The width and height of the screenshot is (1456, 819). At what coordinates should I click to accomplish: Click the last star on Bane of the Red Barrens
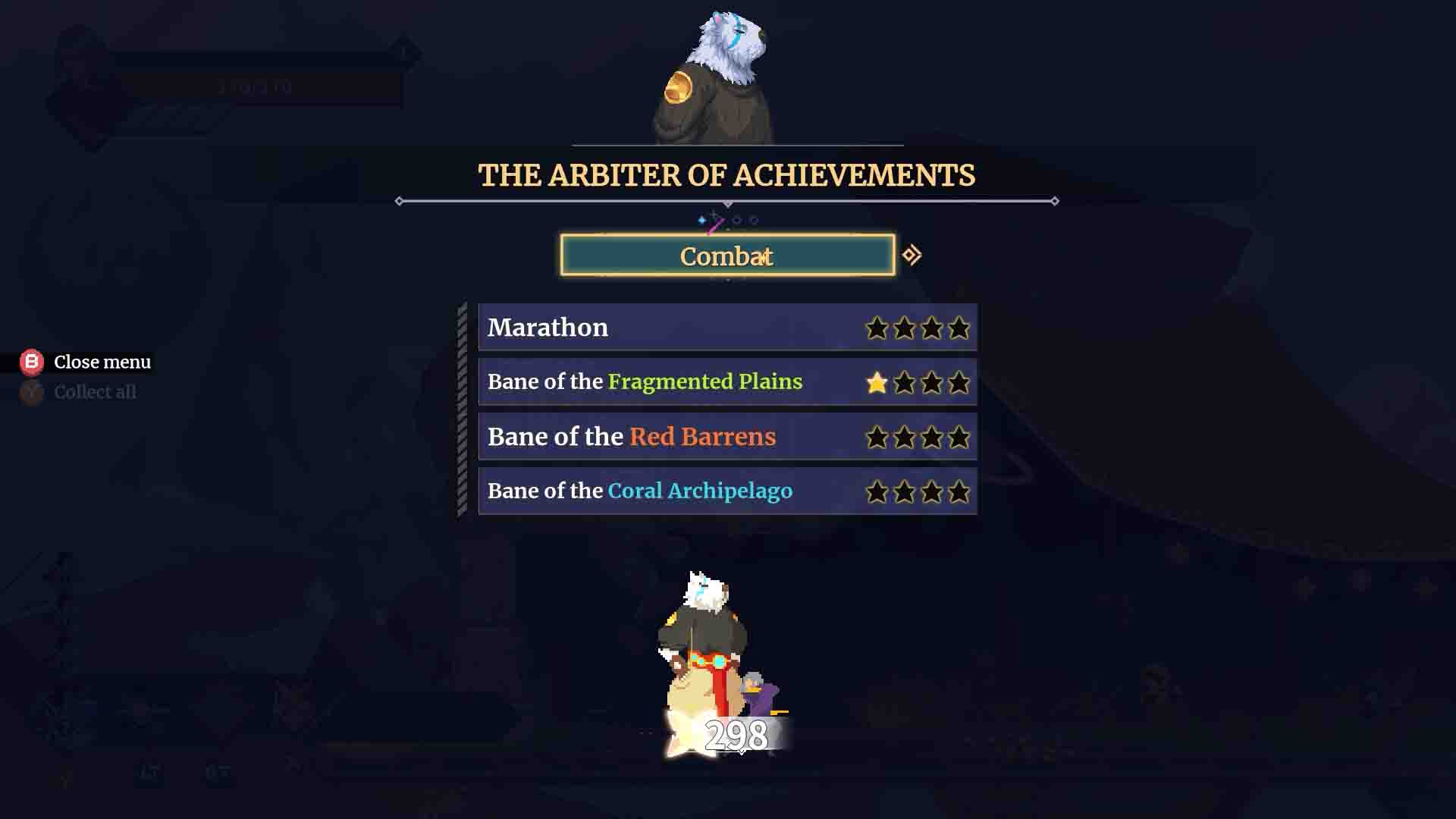tap(959, 438)
